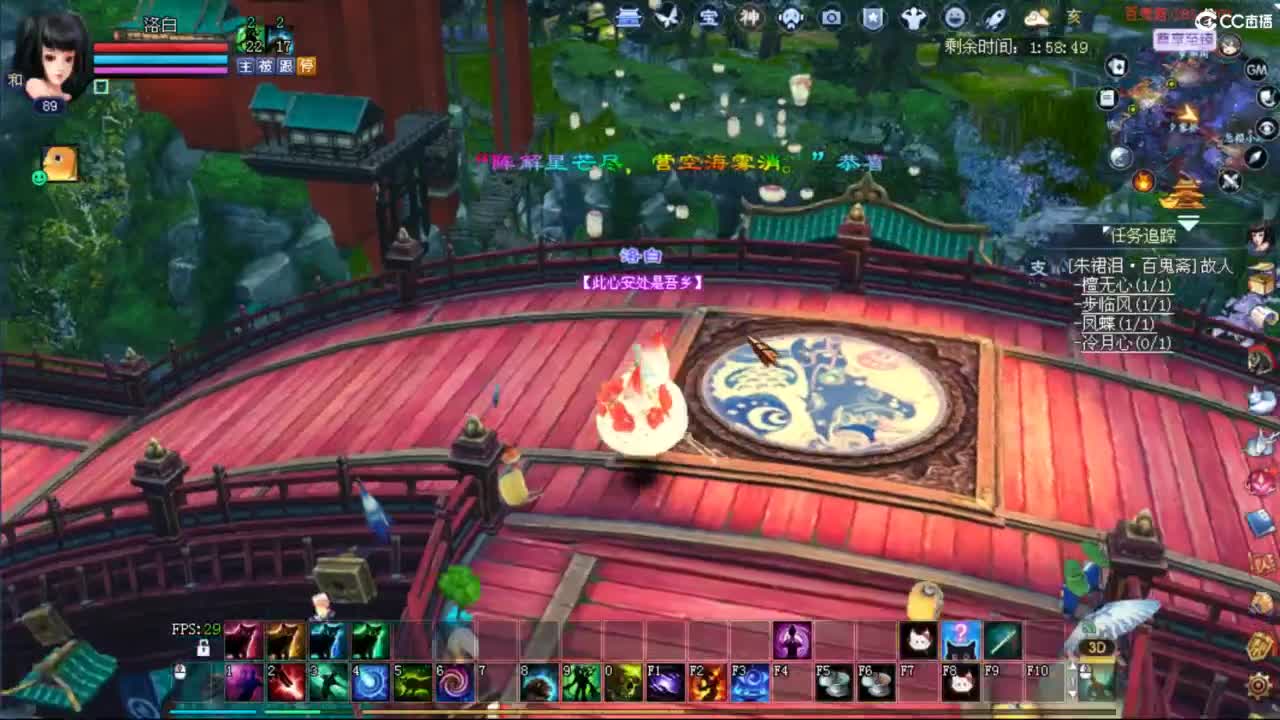1280x720 pixels.
Task: Expand the minimap using the down chevron
Action: click(x=1187, y=222)
